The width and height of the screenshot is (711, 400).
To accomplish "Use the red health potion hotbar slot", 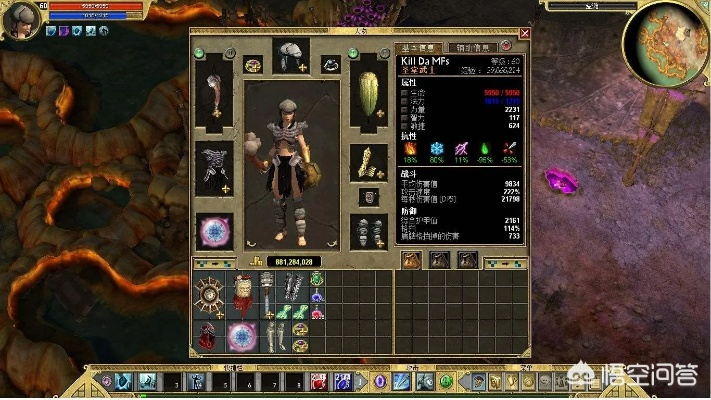I will [x=318, y=381].
